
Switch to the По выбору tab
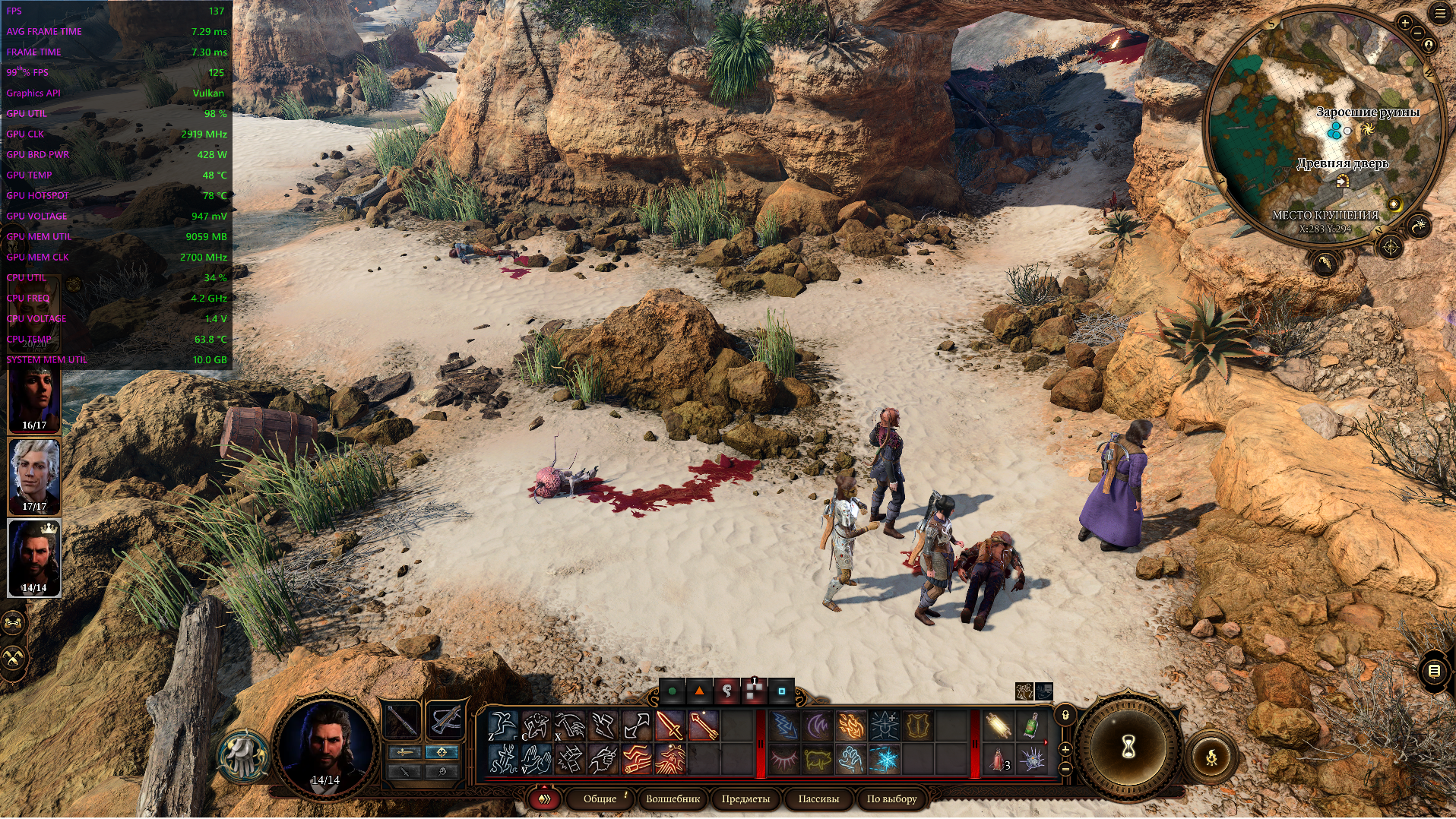891,798
